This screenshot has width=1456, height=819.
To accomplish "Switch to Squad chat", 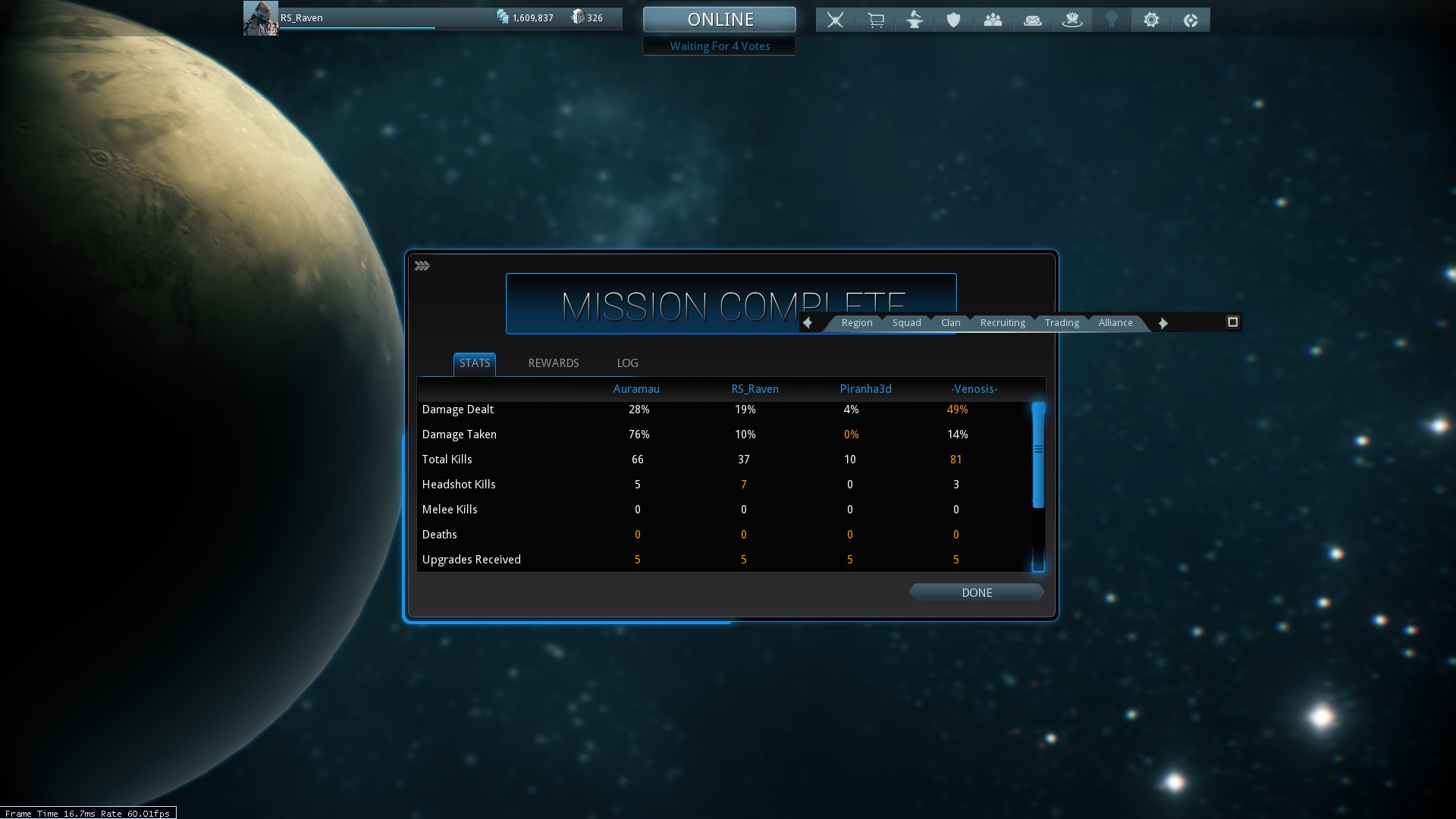I will click(x=906, y=323).
